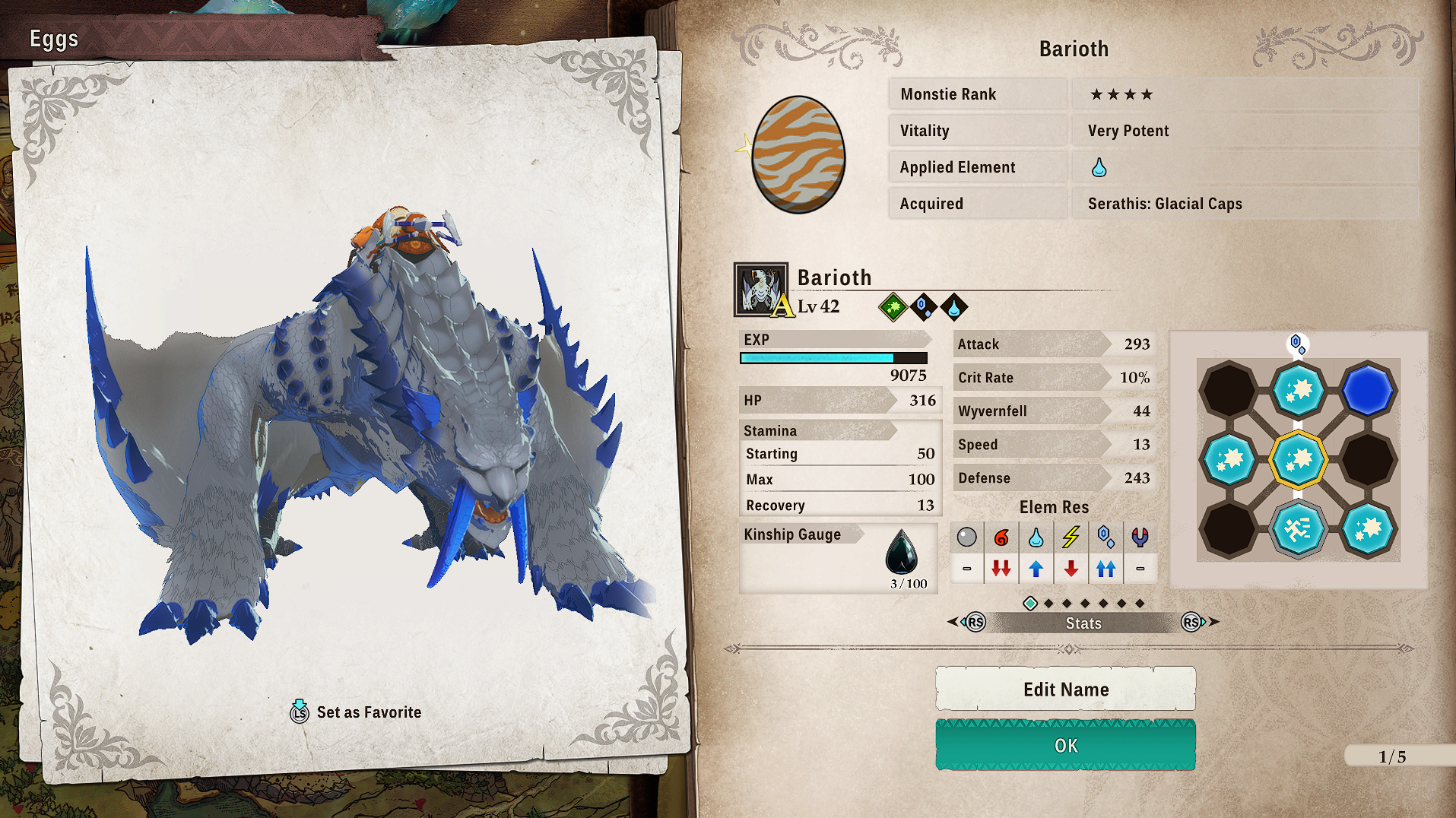Go to the page before Stats
Viewport: 1456px width, 818px height.
click(971, 622)
